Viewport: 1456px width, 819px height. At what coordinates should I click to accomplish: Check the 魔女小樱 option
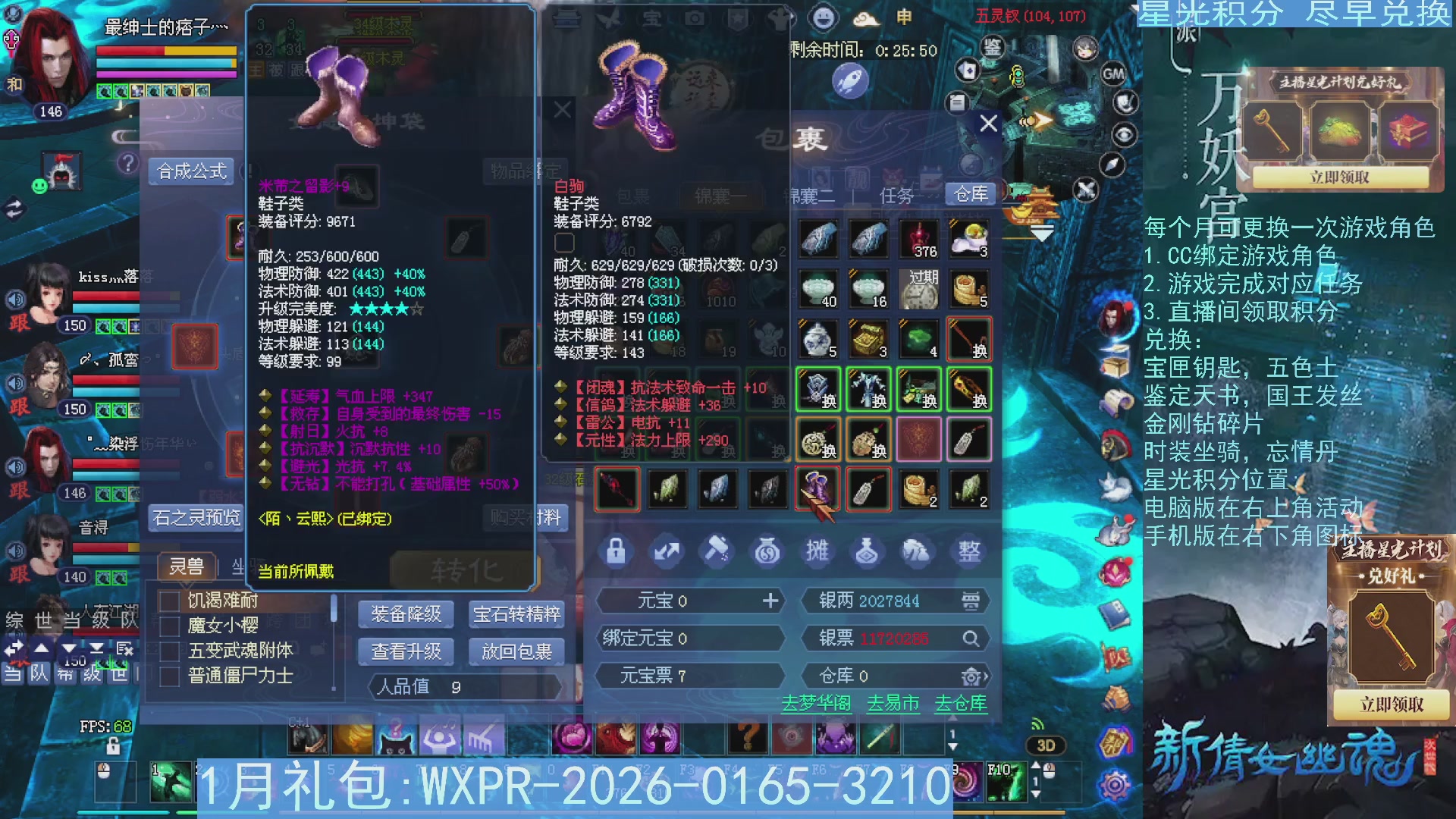pyautogui.click(x=168, y=627)
